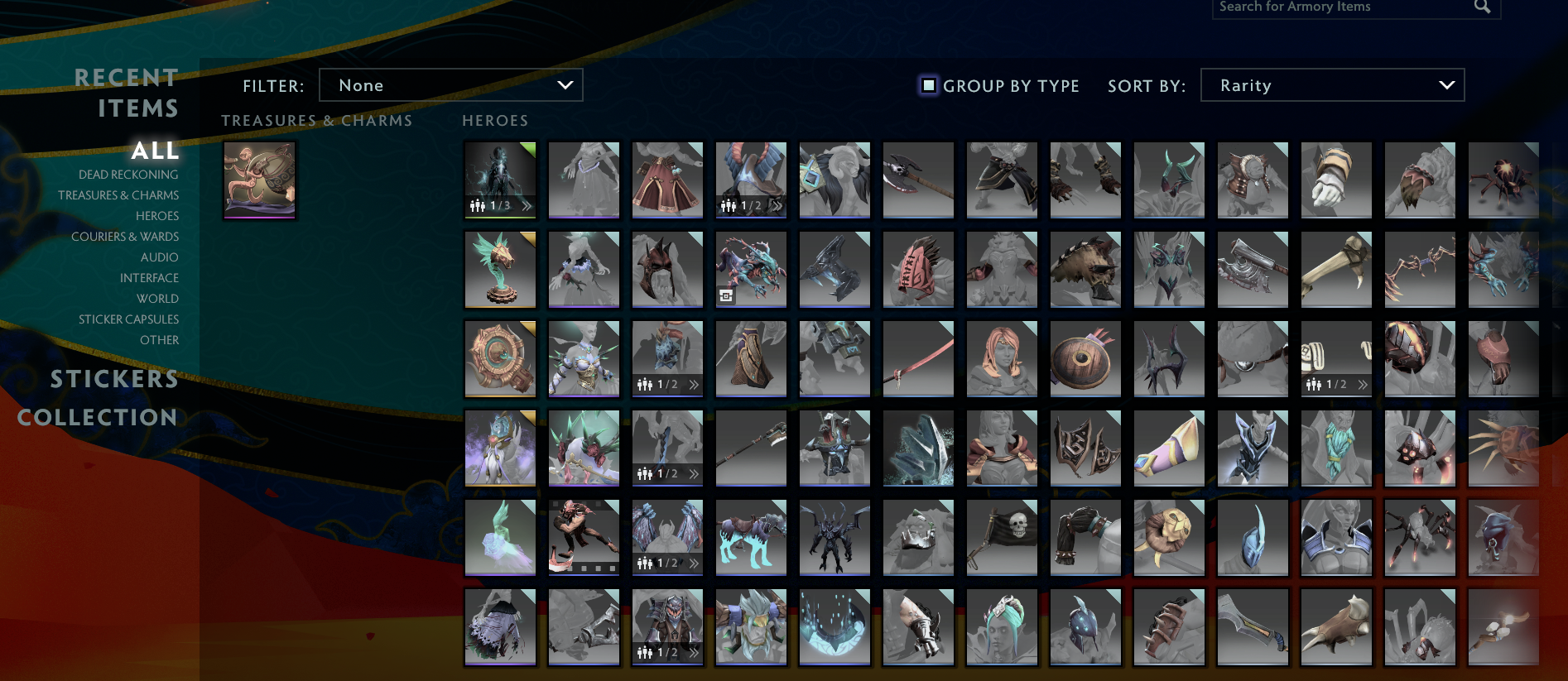Select the golden winged trophy item

pyautogui.click(x=499, y=269)
